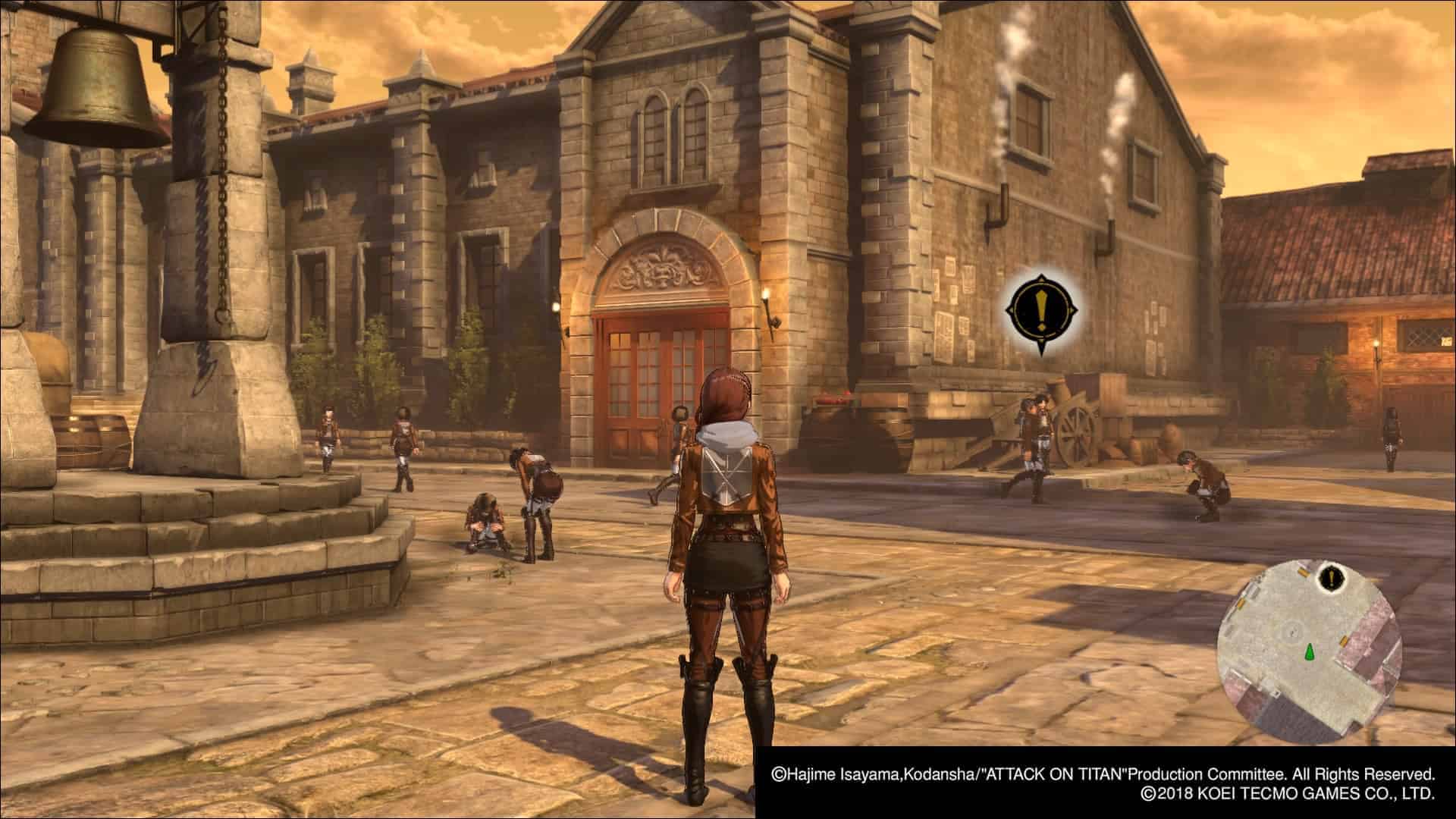Click the green player arrow on the minimap
The image size is (1456, 819).
[1310, 651]
